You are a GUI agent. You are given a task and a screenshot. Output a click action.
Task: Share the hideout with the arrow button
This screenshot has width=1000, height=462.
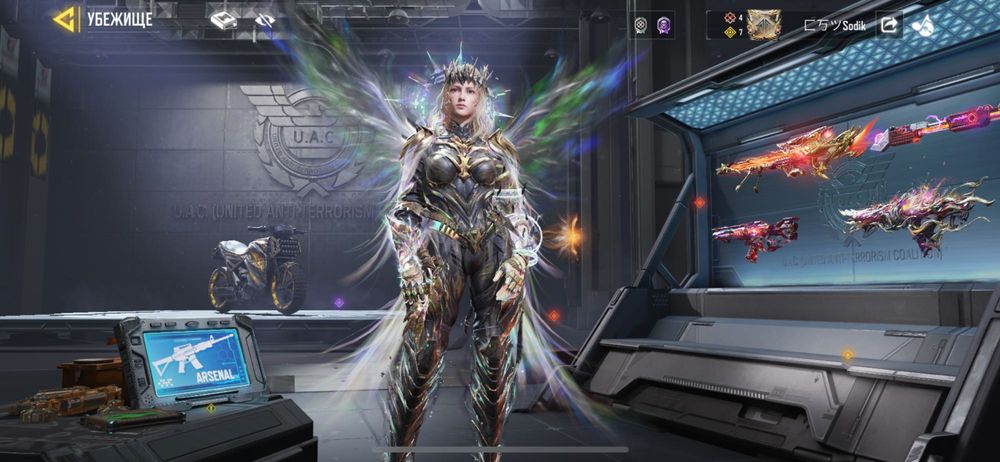coord(889,24)
